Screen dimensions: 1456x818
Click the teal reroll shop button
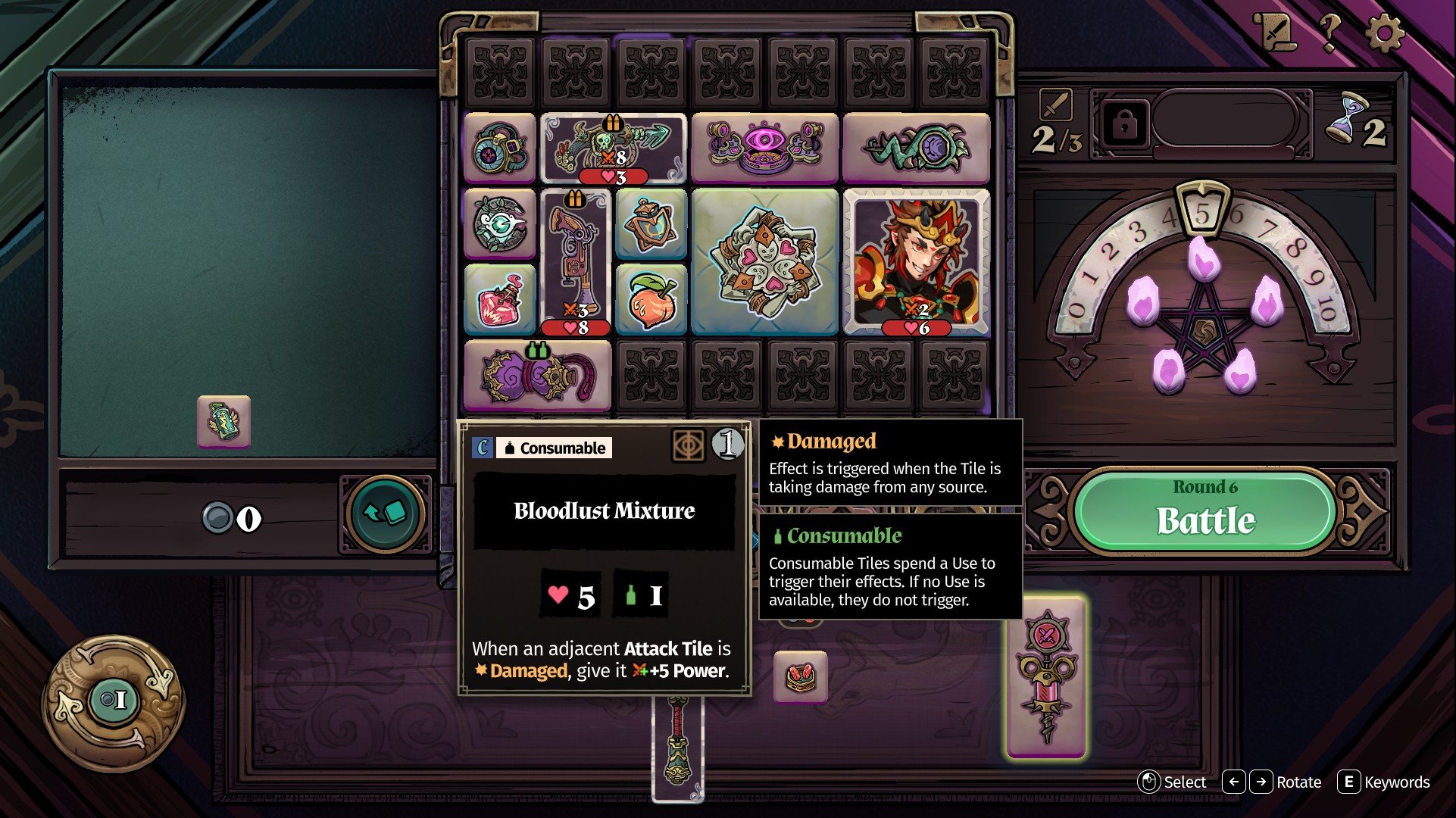[386, 514]
